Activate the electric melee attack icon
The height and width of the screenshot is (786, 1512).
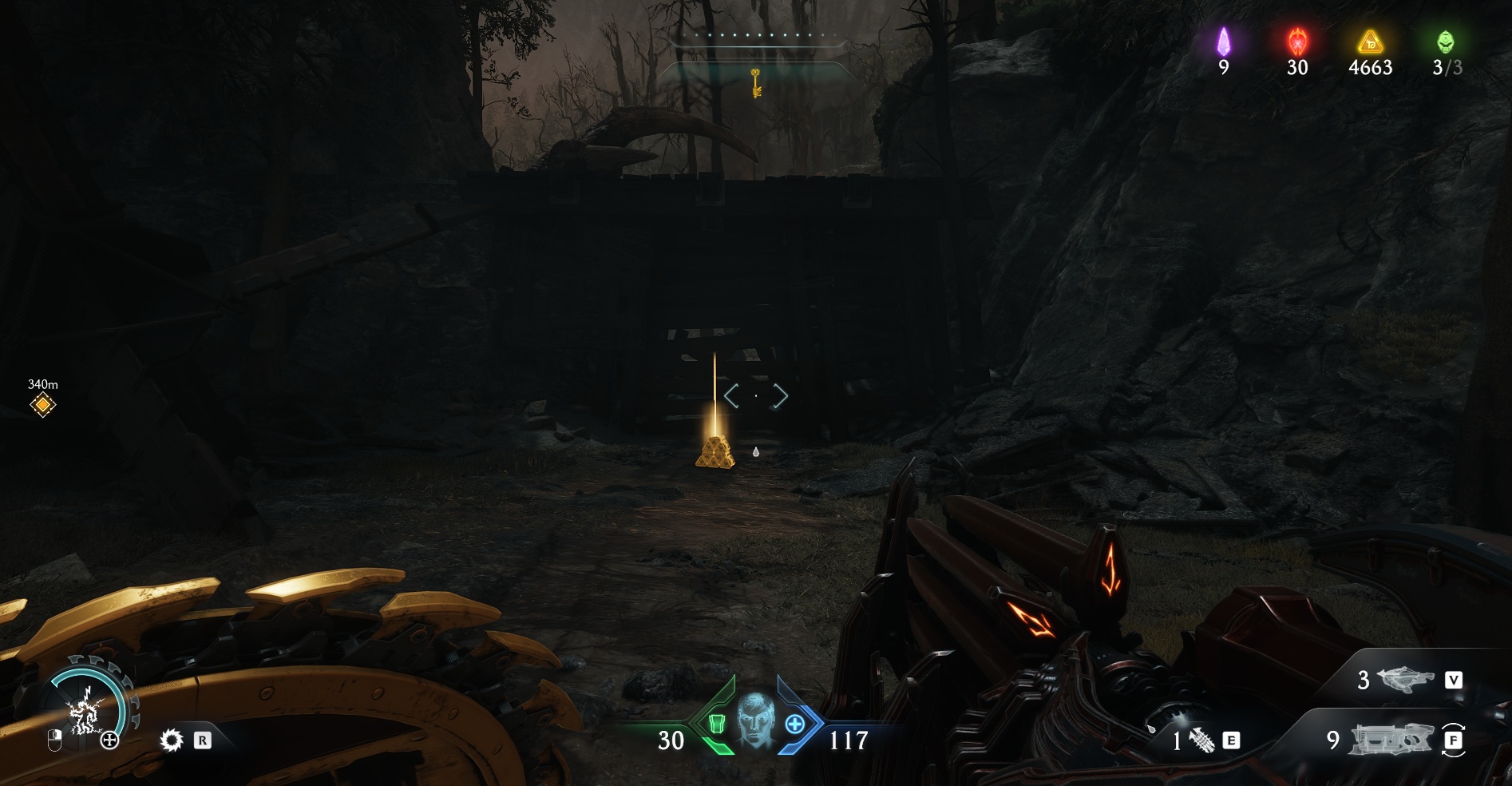83,712
